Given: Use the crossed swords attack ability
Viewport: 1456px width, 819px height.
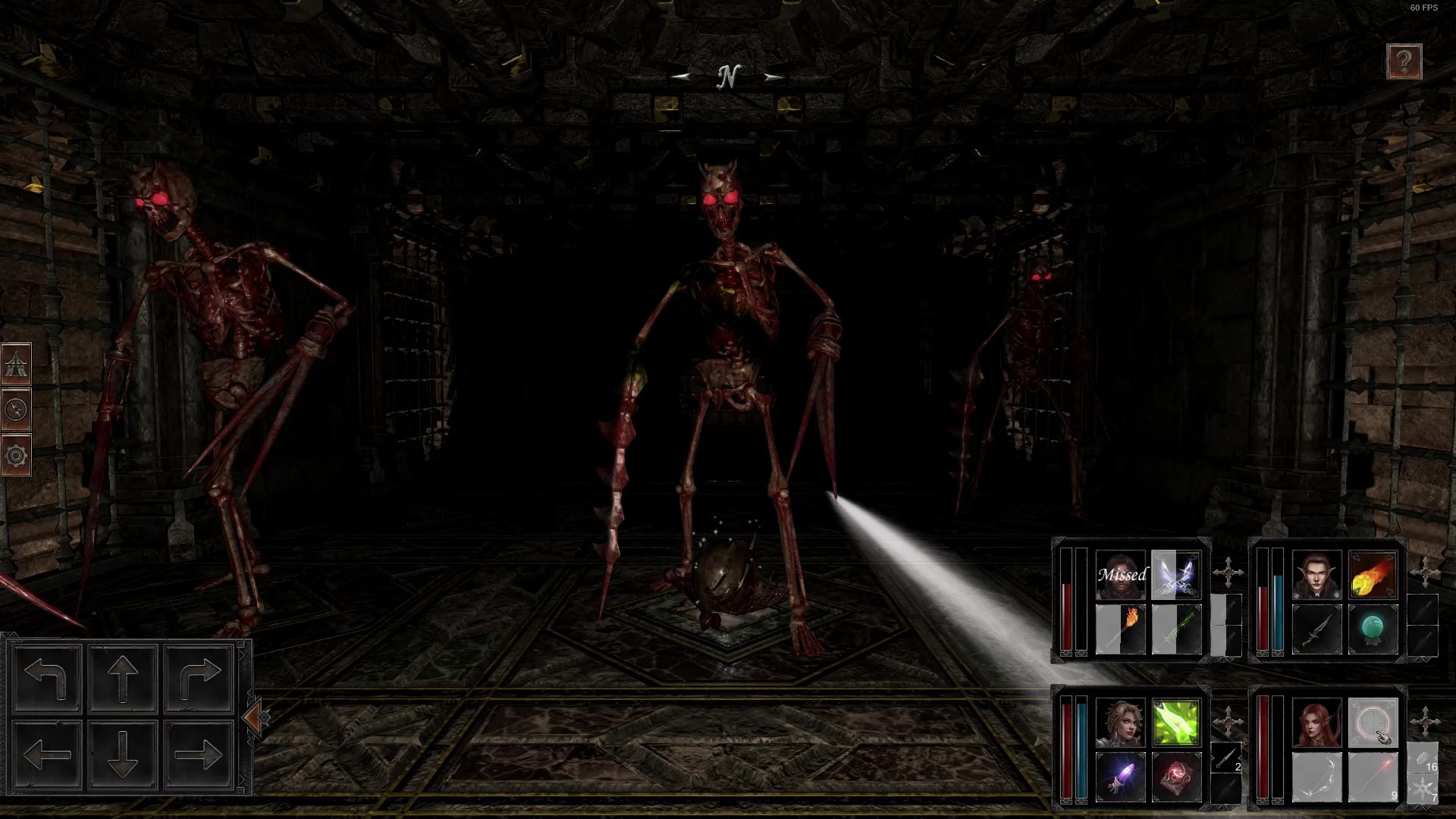Looking at the screenshot, I should point(1175,574).
